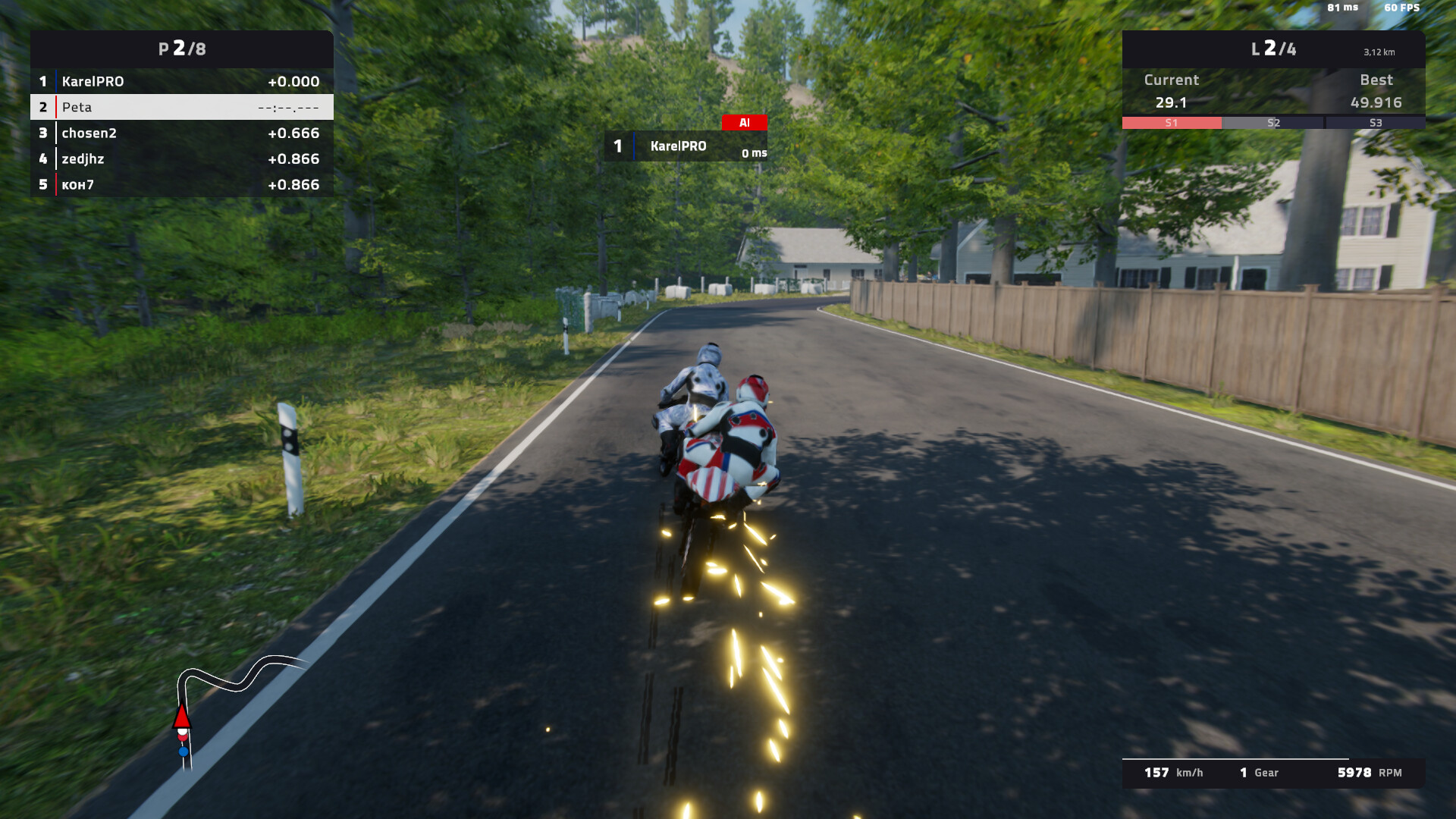Click the red S1 sector progress bar
The height and width of the screenshot is (819, 1456).
tap(1171, 122)
